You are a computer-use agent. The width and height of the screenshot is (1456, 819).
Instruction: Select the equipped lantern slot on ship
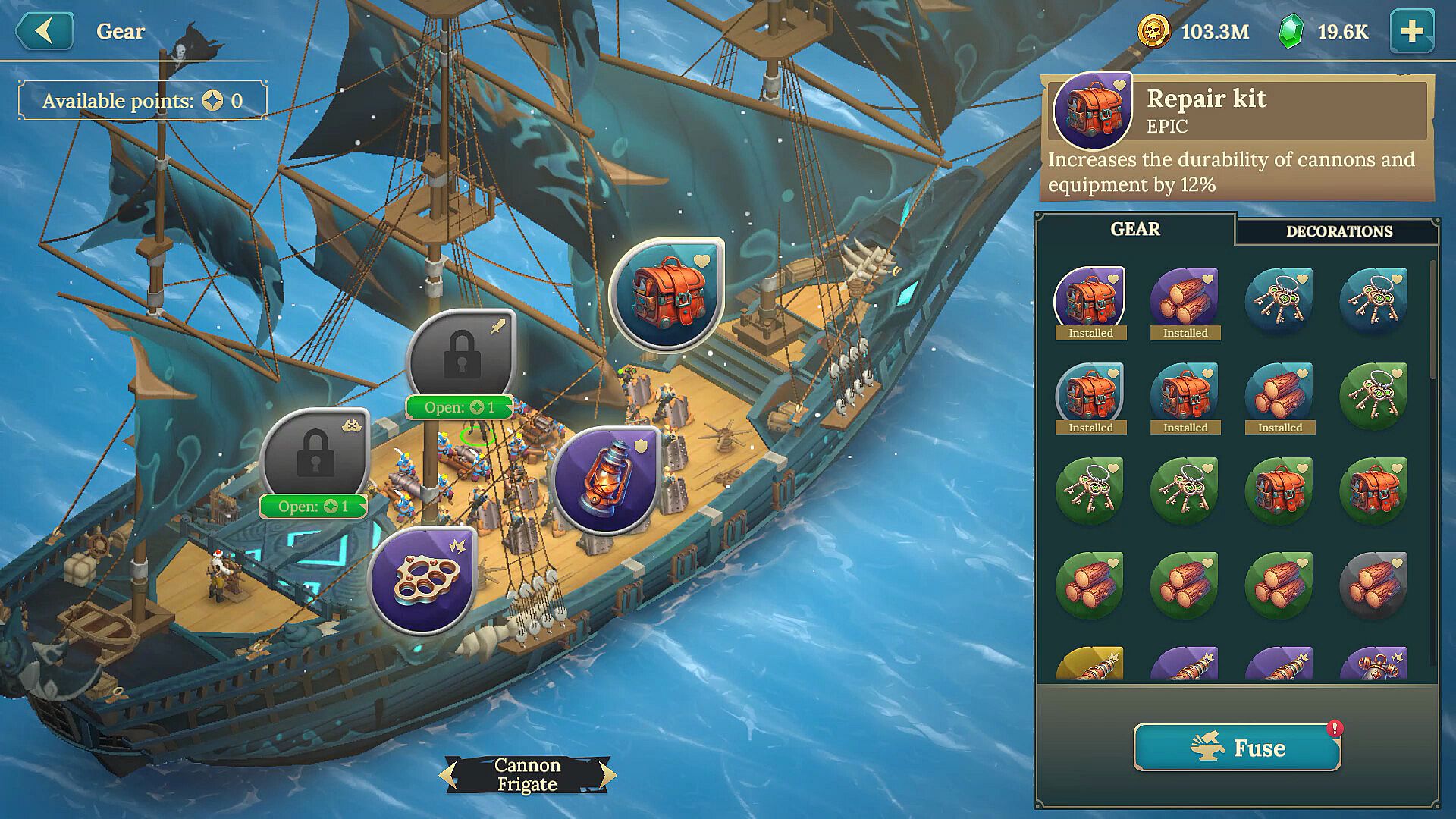605,480
